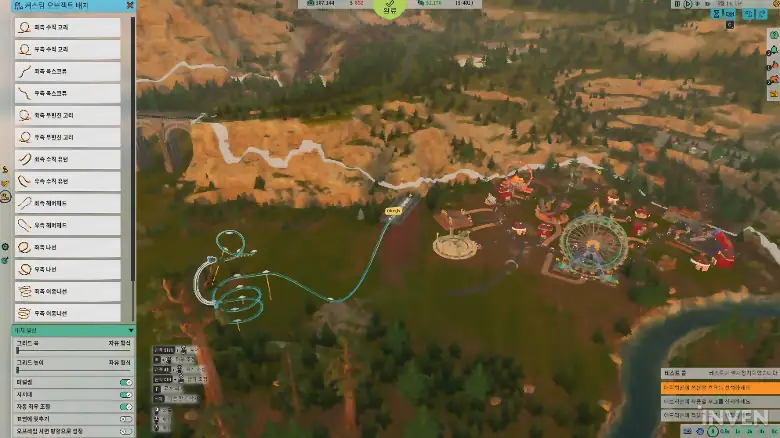
Task: Close the coaster object placement panel
Action: (129, 5)
